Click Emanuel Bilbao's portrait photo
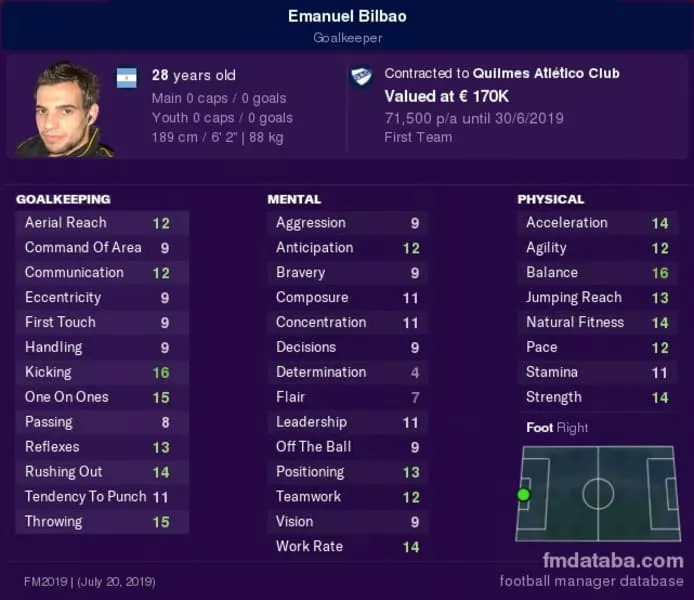This screenshot has height=600, width=694. click(65, 109)
